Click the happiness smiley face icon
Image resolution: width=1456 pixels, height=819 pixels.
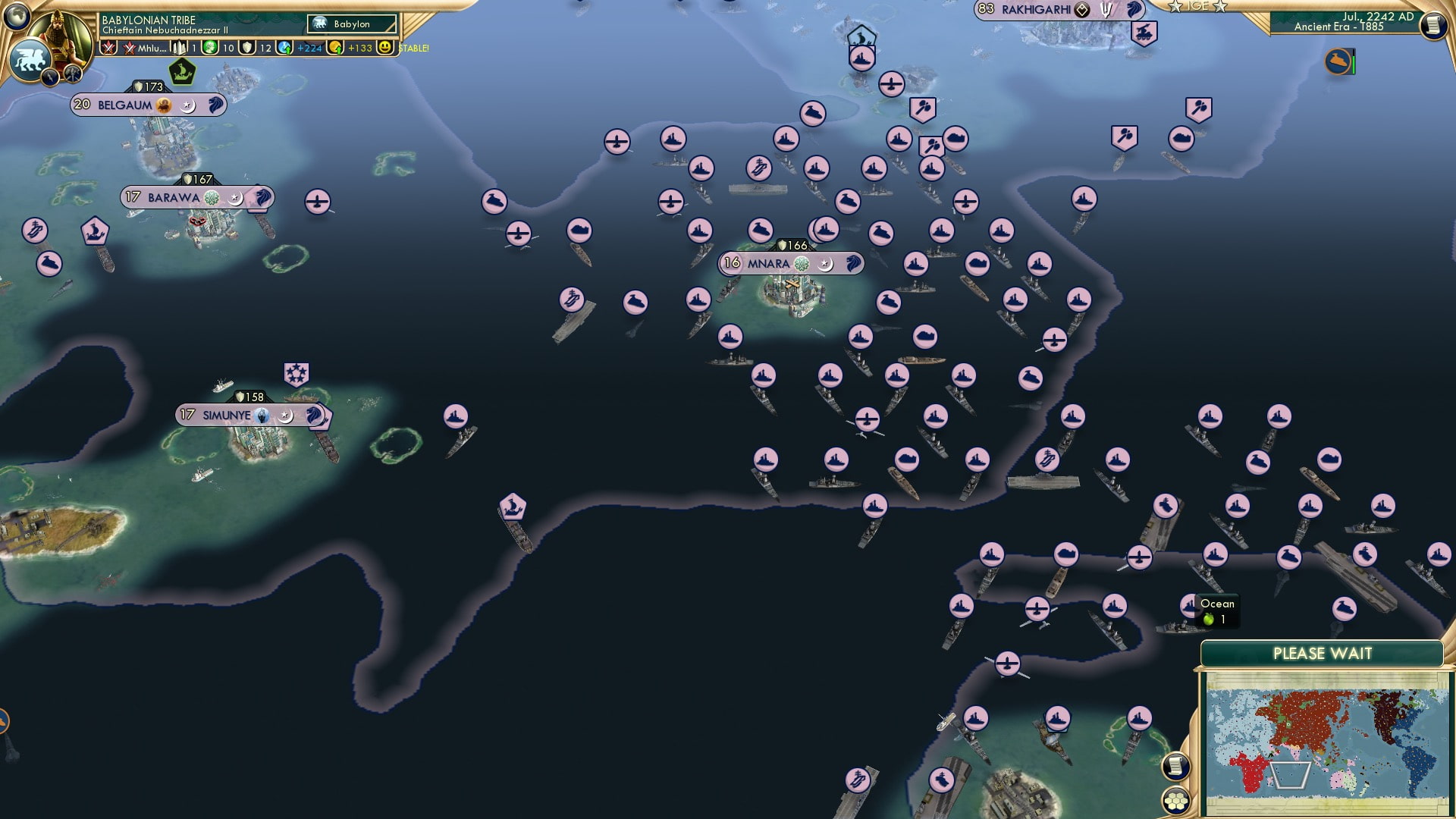(x=385, y=47)
